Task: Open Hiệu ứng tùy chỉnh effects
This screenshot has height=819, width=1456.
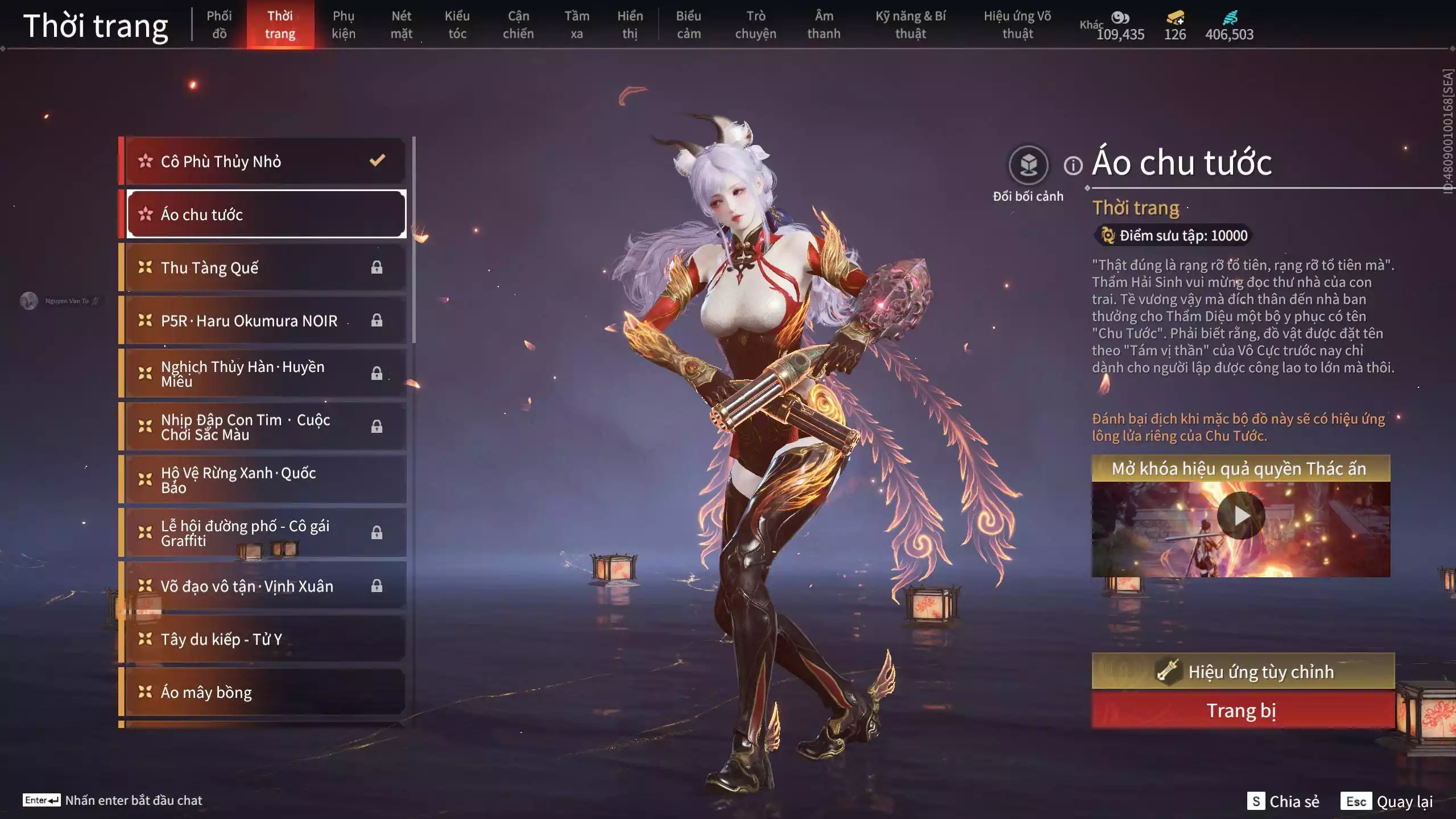Action: click(x=1243, y=672)
